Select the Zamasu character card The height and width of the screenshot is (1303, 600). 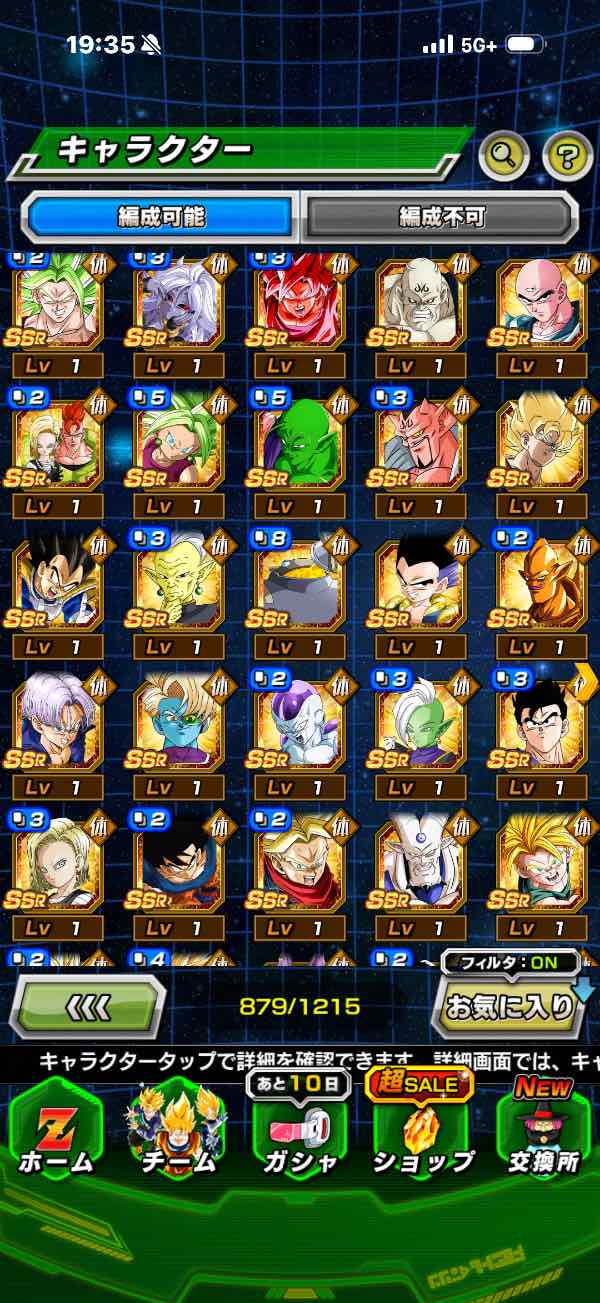[x=420, y=721]
